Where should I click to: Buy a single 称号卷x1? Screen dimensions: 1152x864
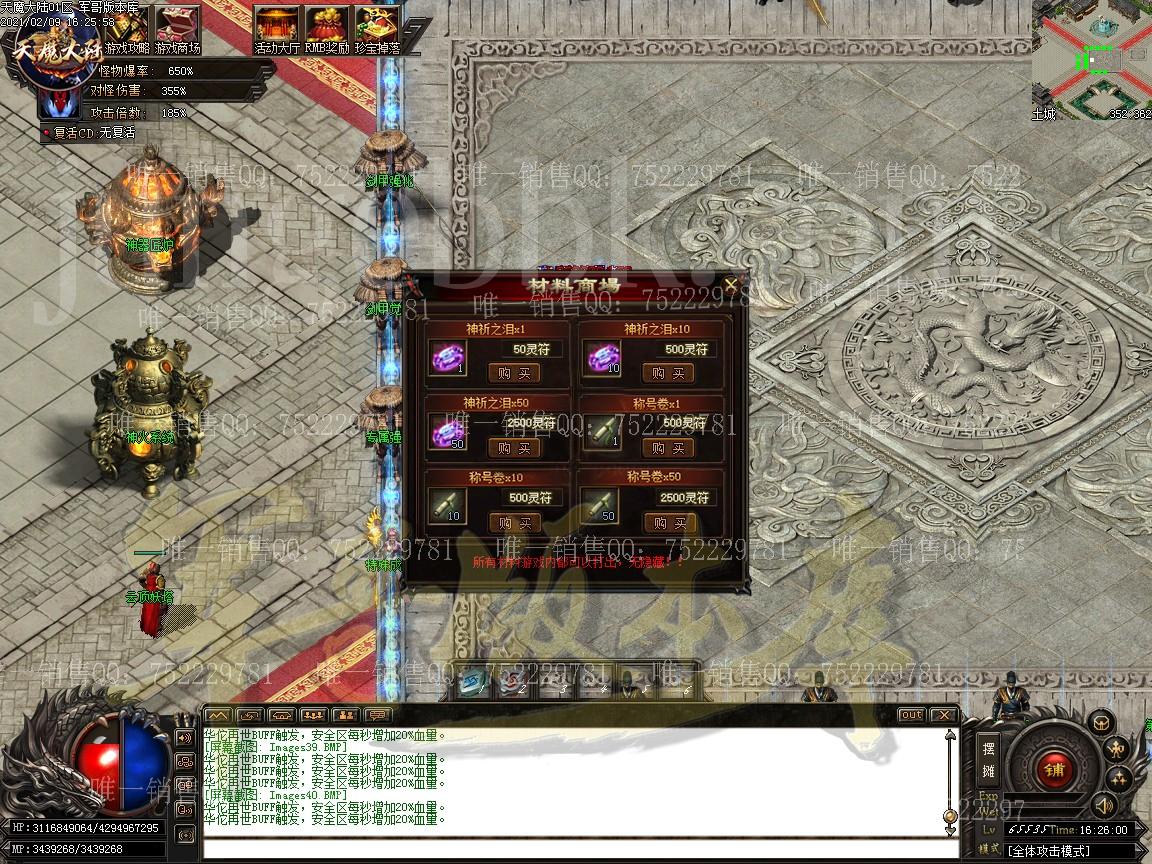click(x=667, y=448)
